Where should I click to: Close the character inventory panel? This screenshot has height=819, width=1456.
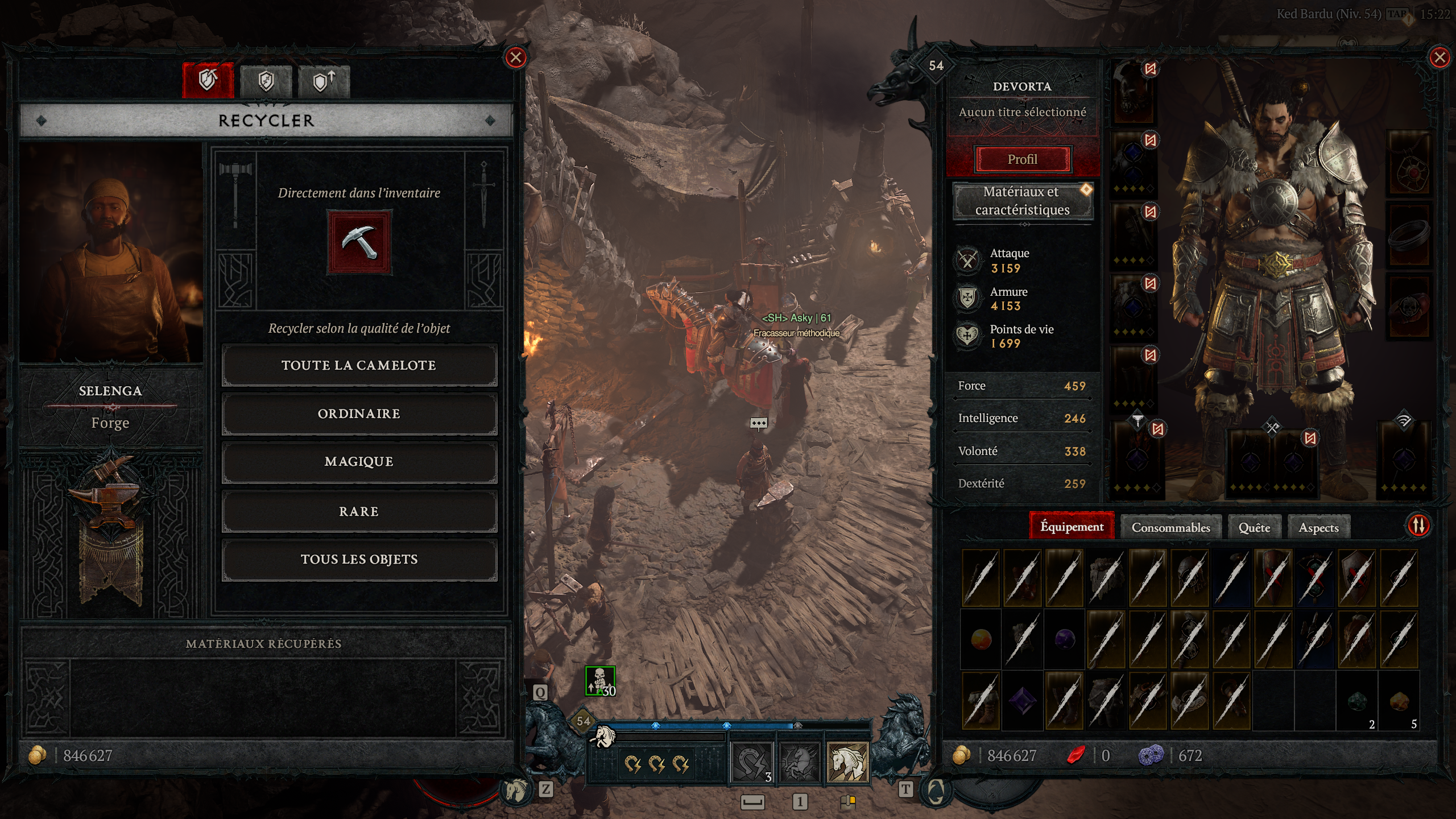1440,57
